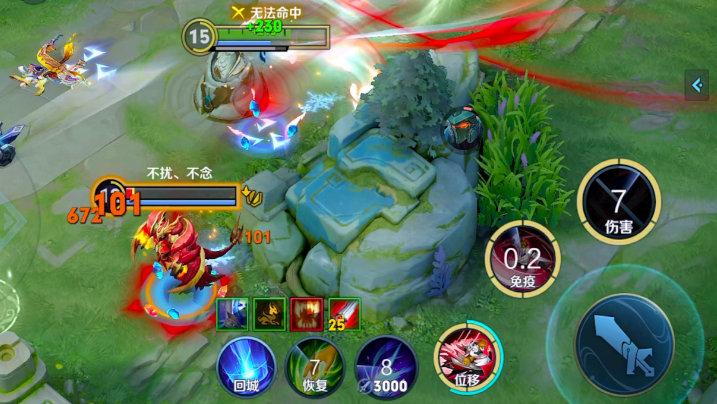Expand the side panel arrow button

pyautogui.click(x=697, y=86)
